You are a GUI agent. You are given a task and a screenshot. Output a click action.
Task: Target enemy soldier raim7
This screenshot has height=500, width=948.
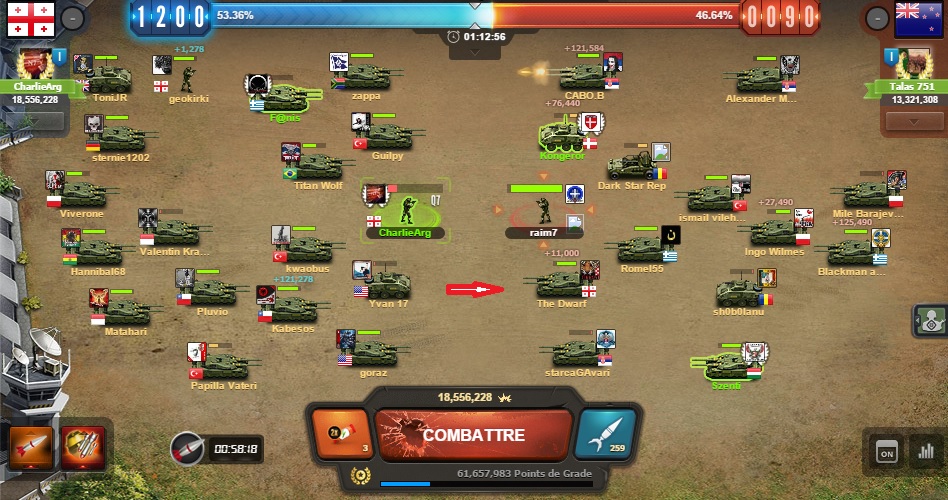click(543, 210)
